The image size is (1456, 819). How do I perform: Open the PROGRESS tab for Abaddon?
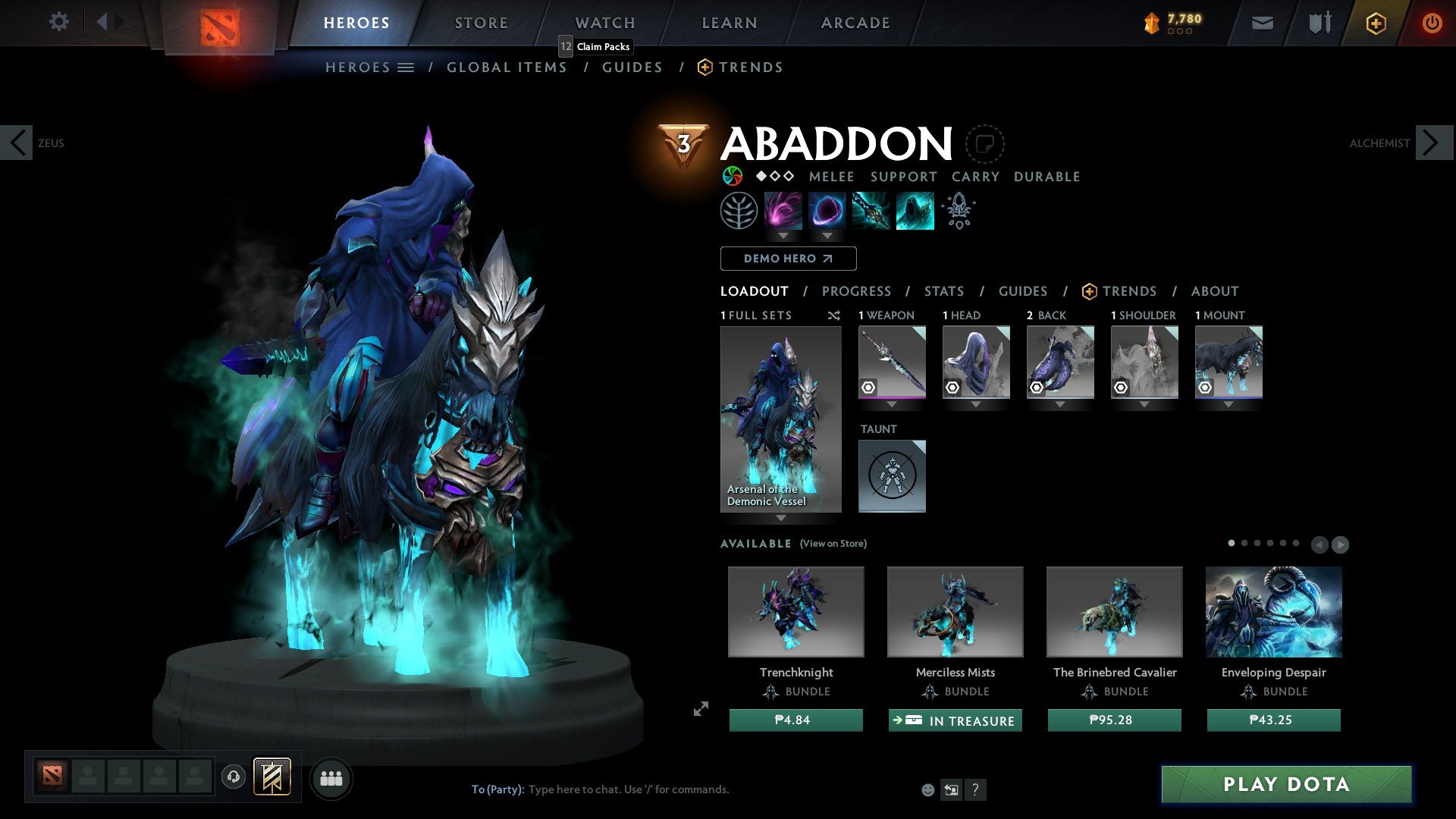[856, 291]
